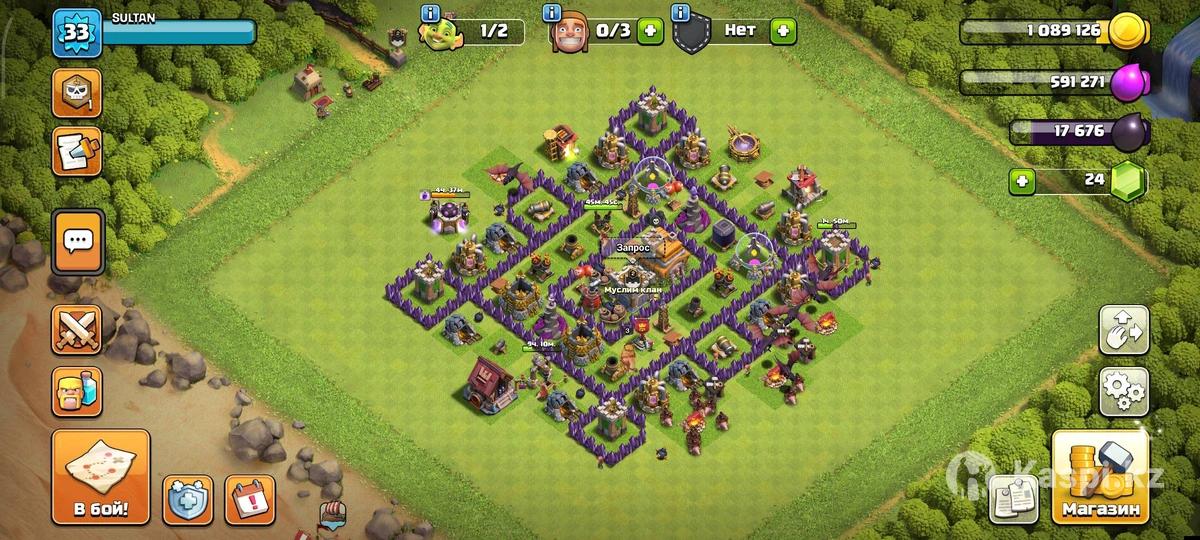Open the crossed swords army overview
This screenshot has height=540, width=1200.
pyautogui.click(x=77, y=330)
